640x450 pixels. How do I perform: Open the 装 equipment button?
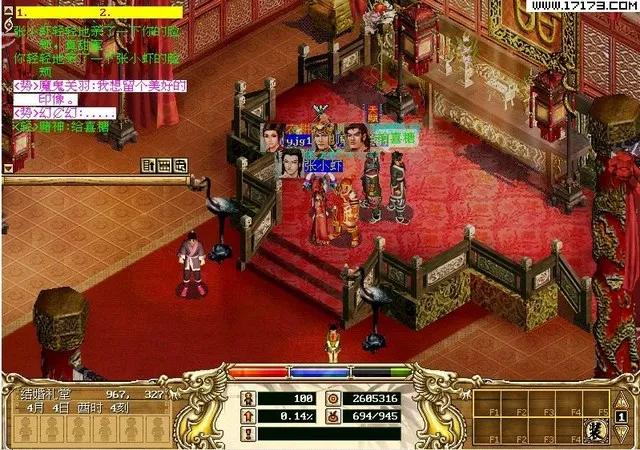(x=599, y=432)
